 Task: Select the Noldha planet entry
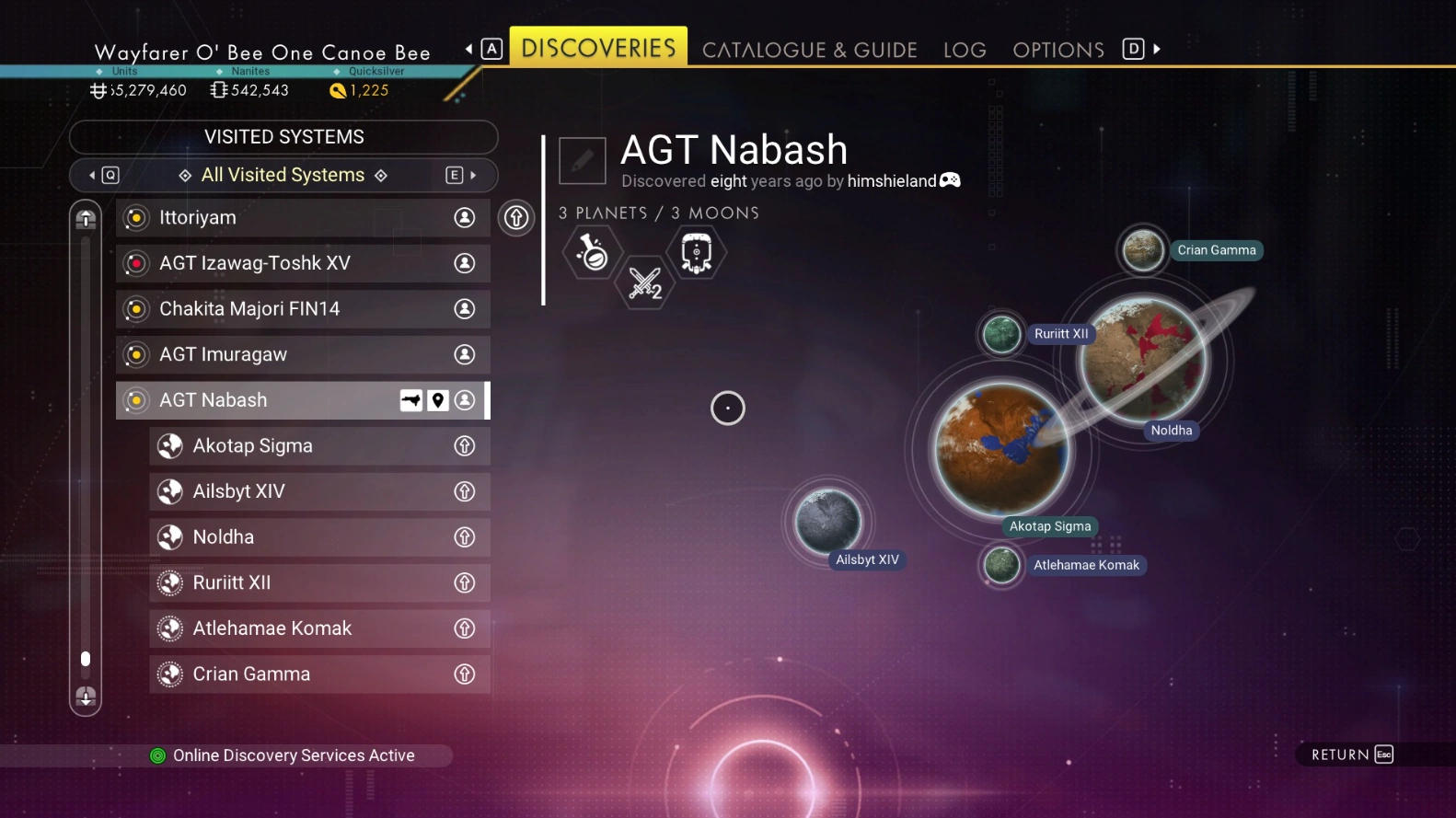tap(318, 537)
